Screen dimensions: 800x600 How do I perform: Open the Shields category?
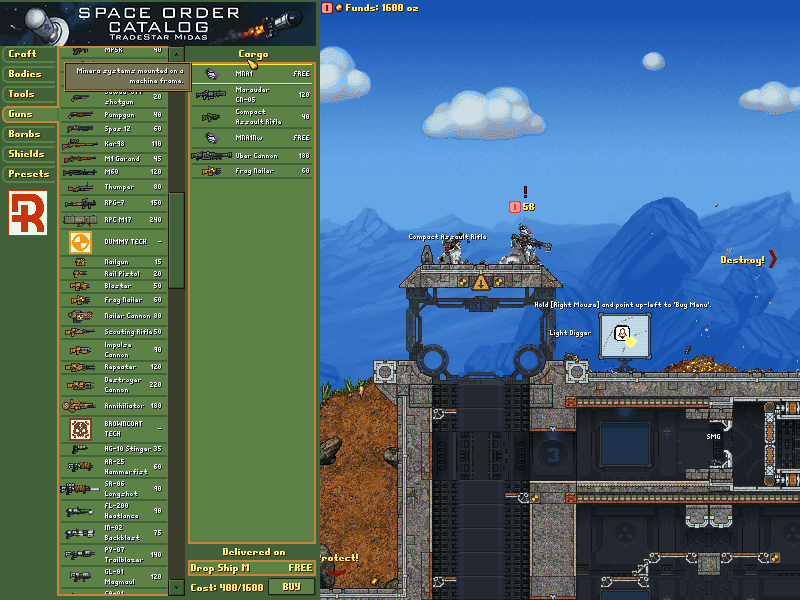click(27, 154)
